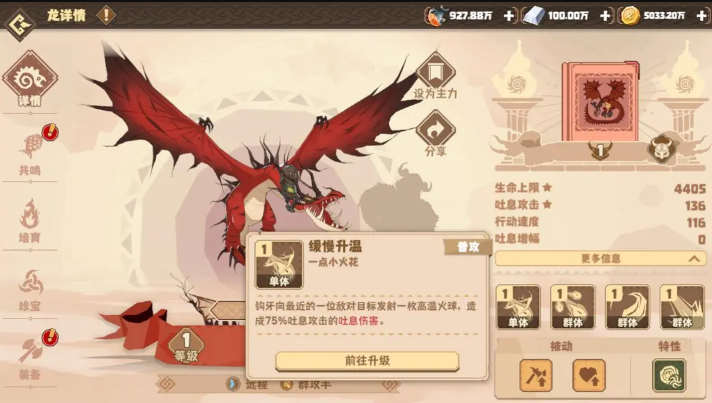Viewport: 712px width, 403px height.
Task: Select the crescent slash 群体 skill icon
Action: [627, 307]
